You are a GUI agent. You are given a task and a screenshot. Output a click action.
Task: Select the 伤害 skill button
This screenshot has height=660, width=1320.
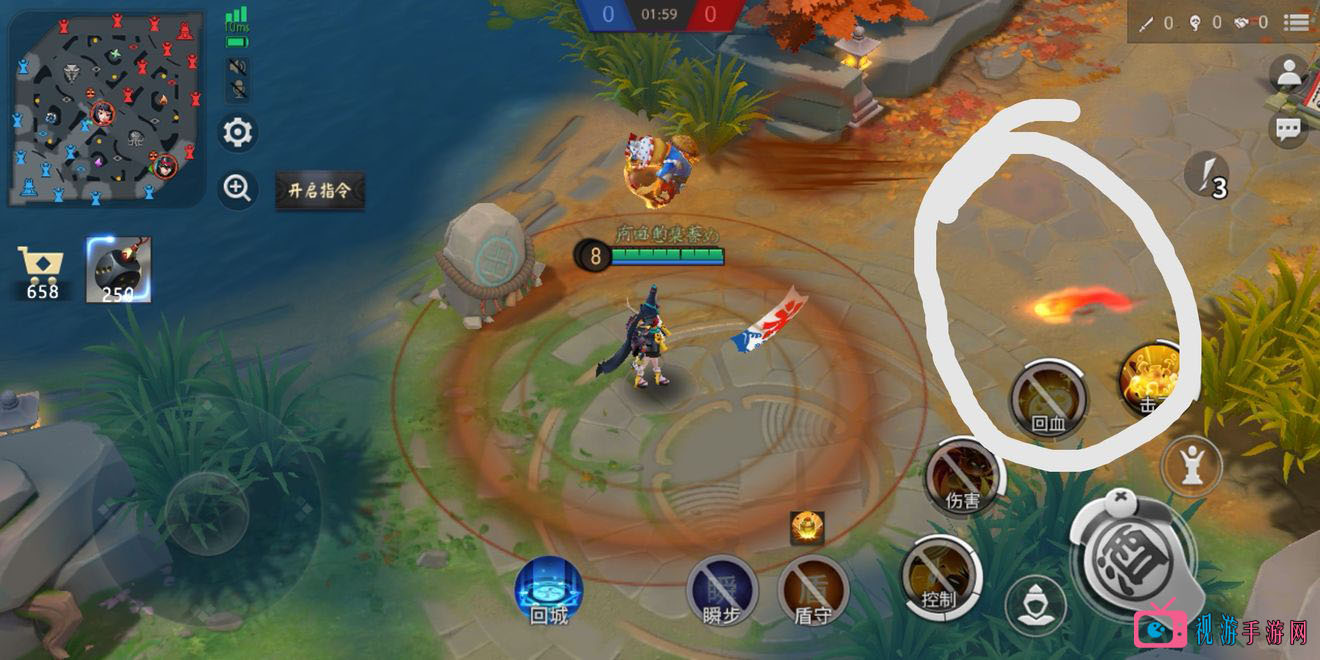962,477
